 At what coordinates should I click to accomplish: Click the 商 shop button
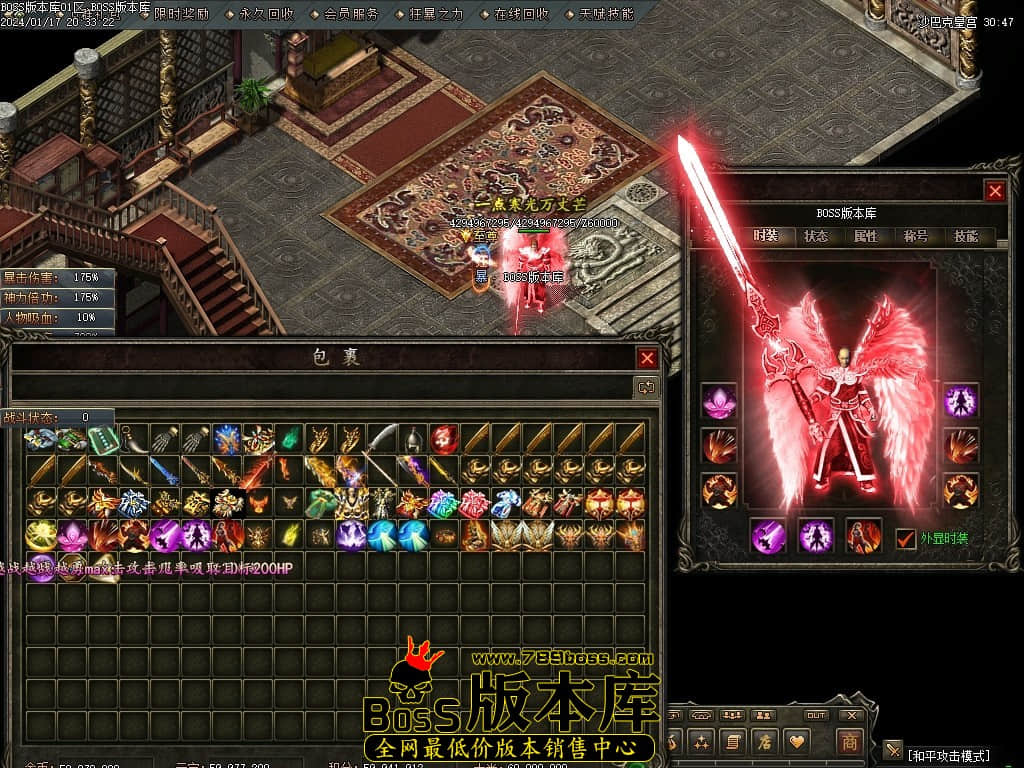coord(849,742)
